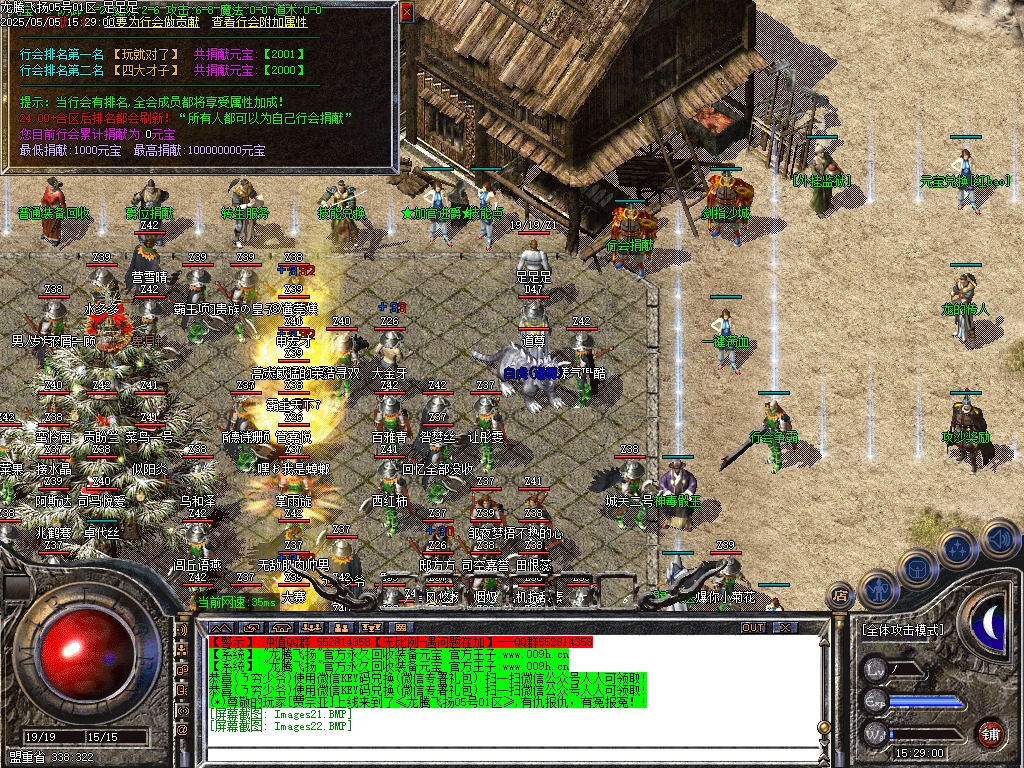Close the guild donation dialog

point(406,12)
